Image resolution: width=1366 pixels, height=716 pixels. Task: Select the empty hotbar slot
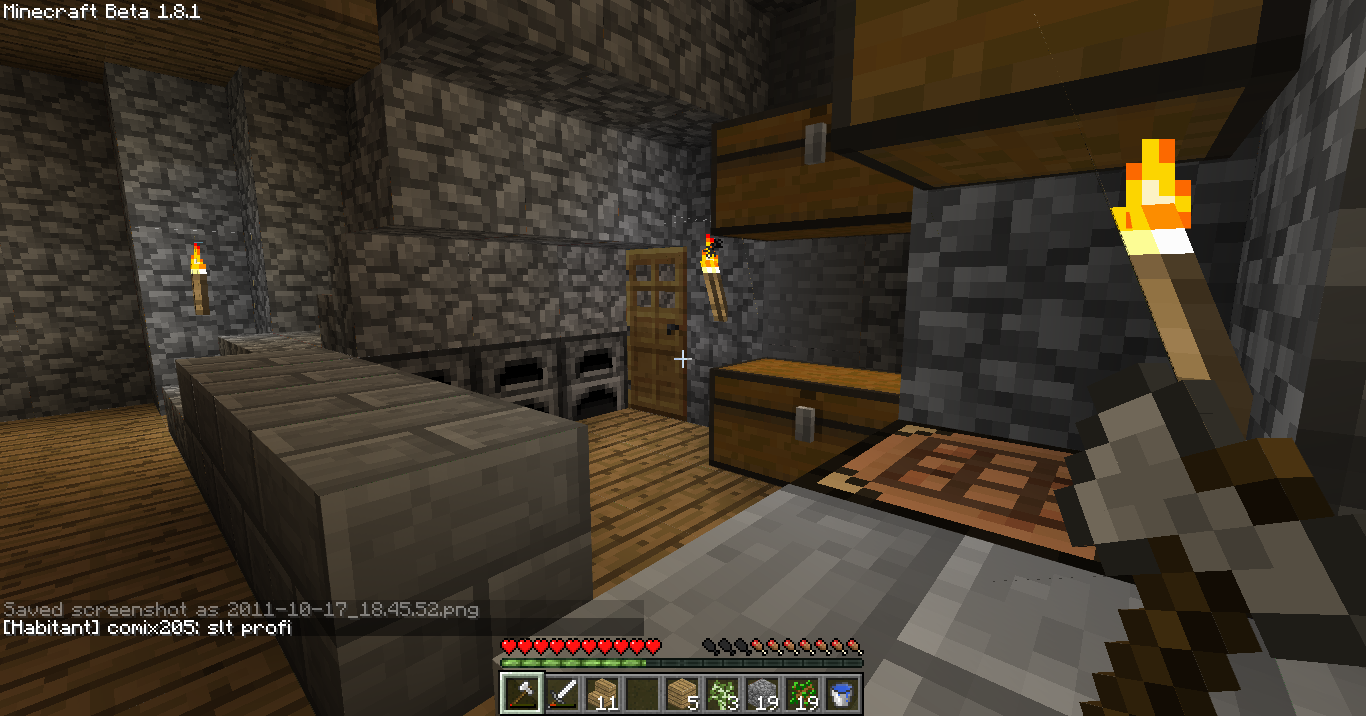point(641,692)
